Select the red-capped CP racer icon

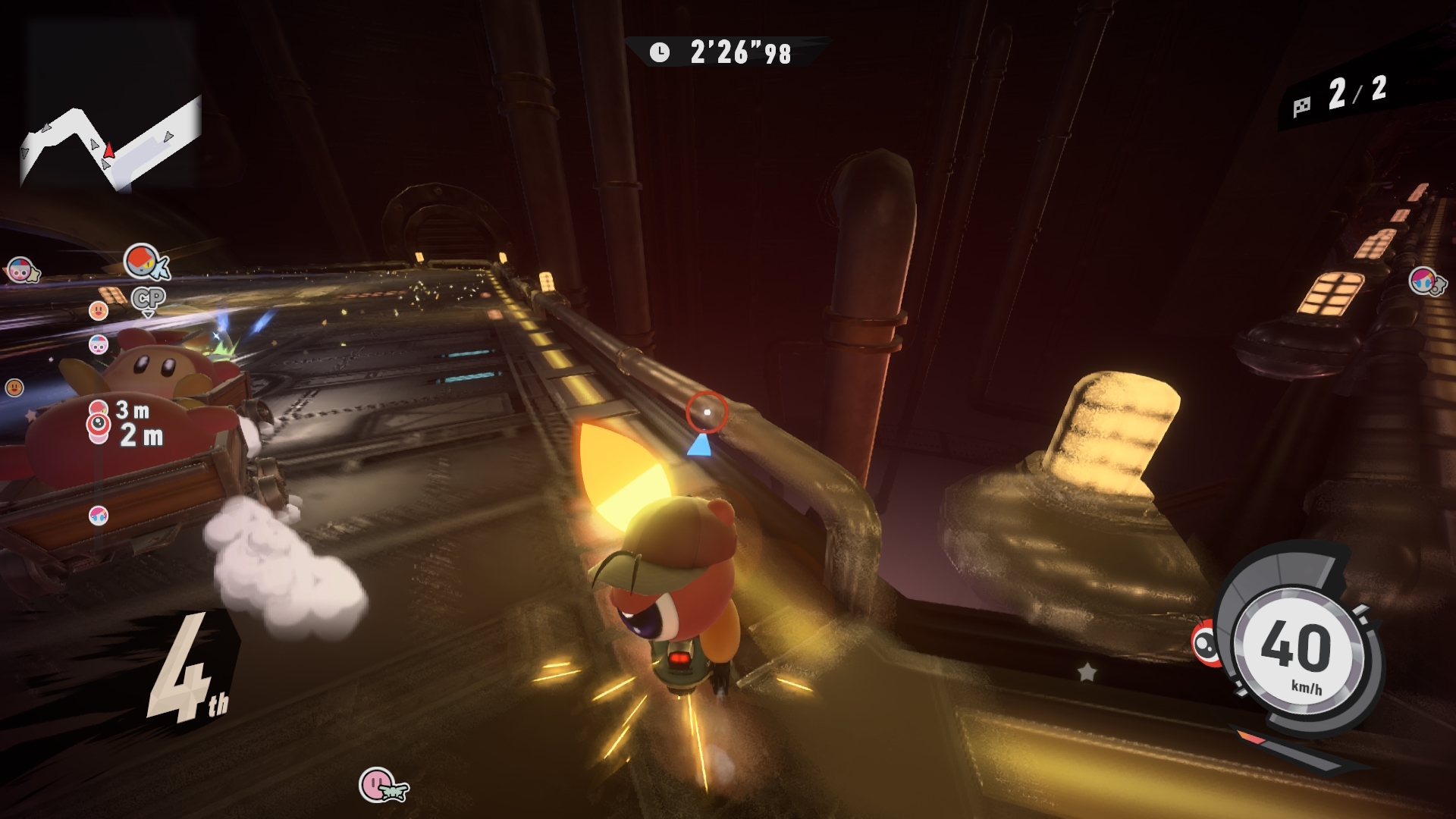pyautogui.click(x=143, y=262)
